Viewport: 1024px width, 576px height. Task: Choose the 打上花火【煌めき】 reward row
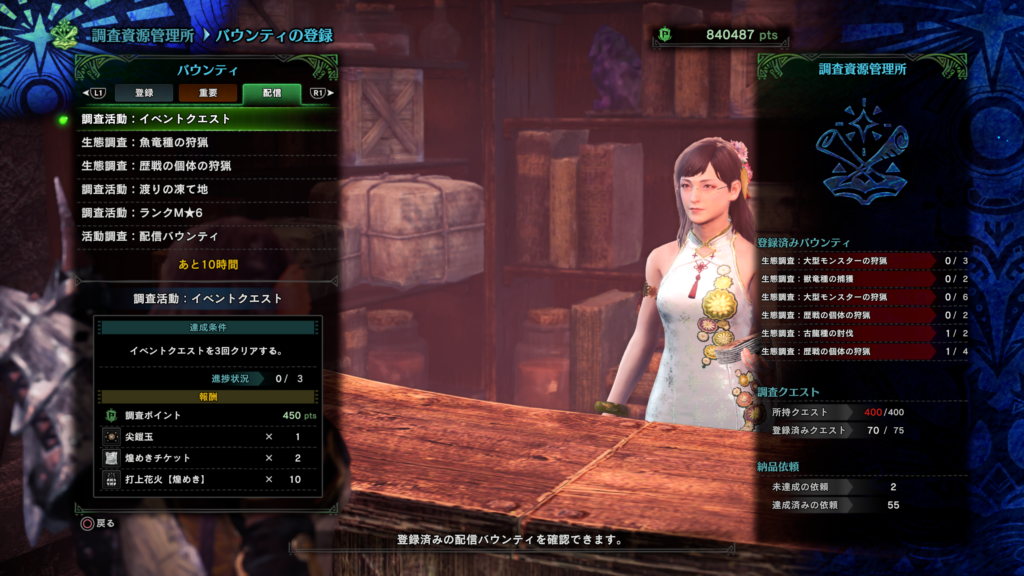[x=208, y=479]
